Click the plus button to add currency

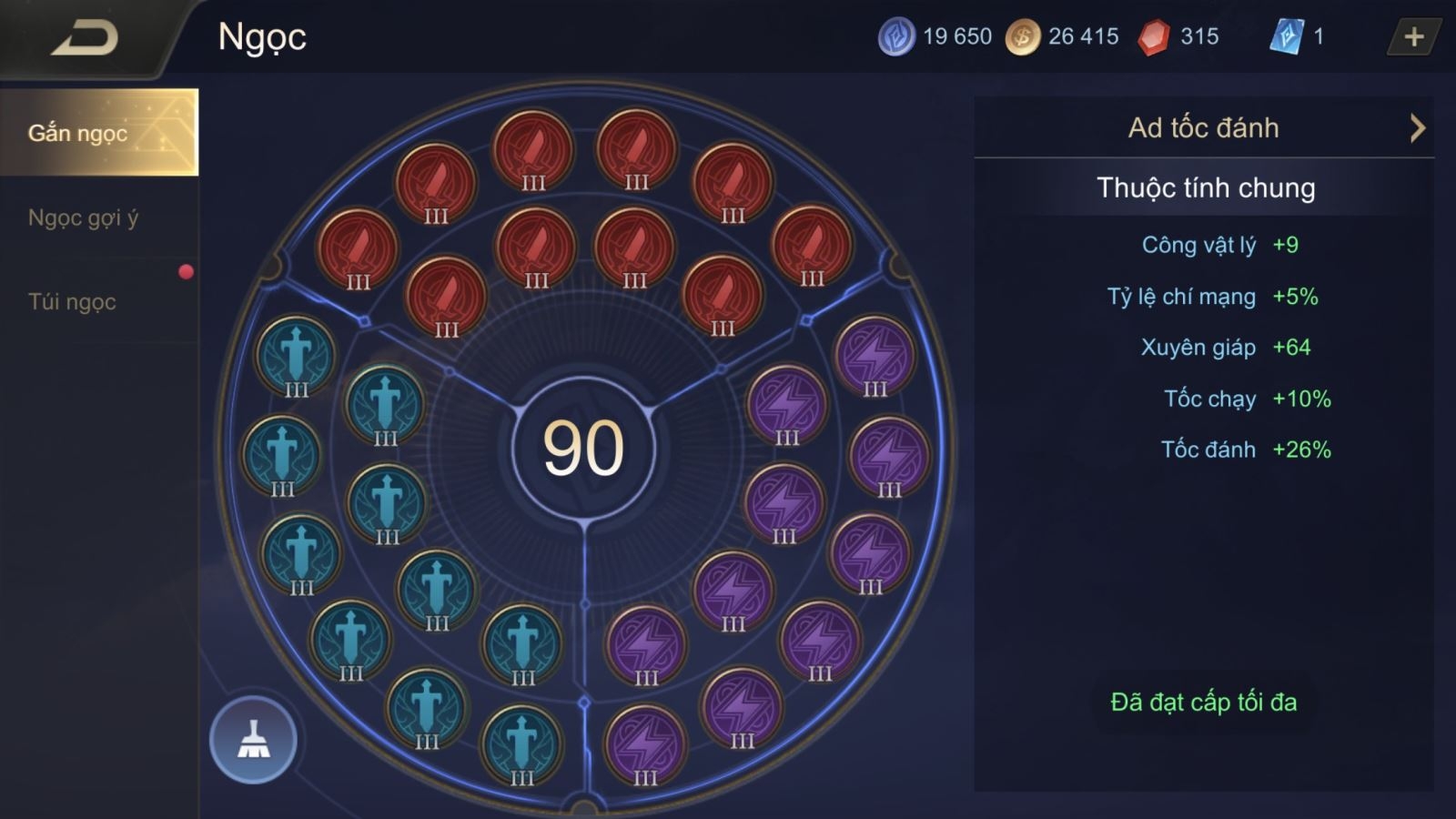(x=1413, y=37)
